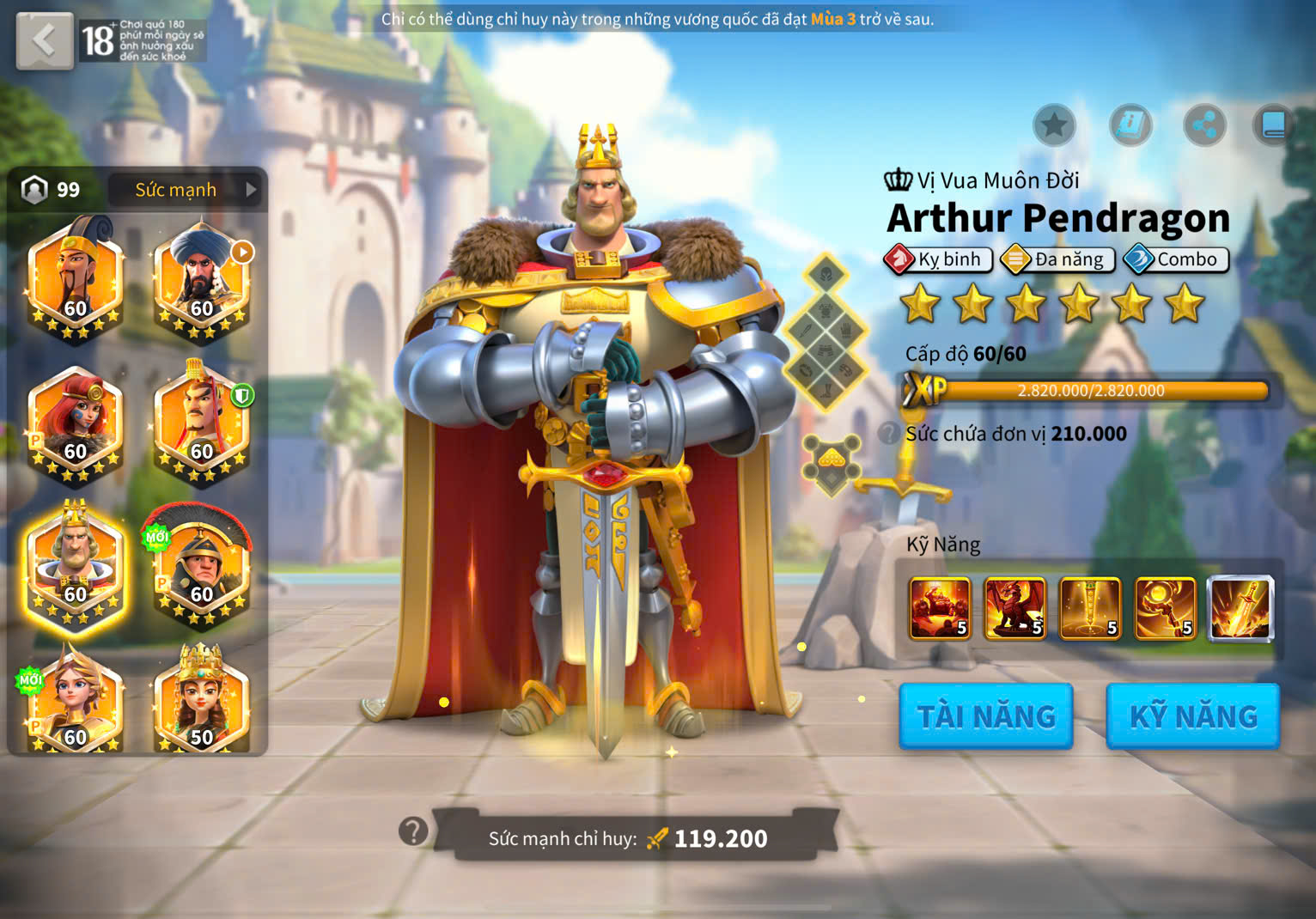Image resolution: width=1316 pixels, height=919 pixels.
Task: Click the Kỵ binh cavalry tag
Action: (x=938, y=259)
